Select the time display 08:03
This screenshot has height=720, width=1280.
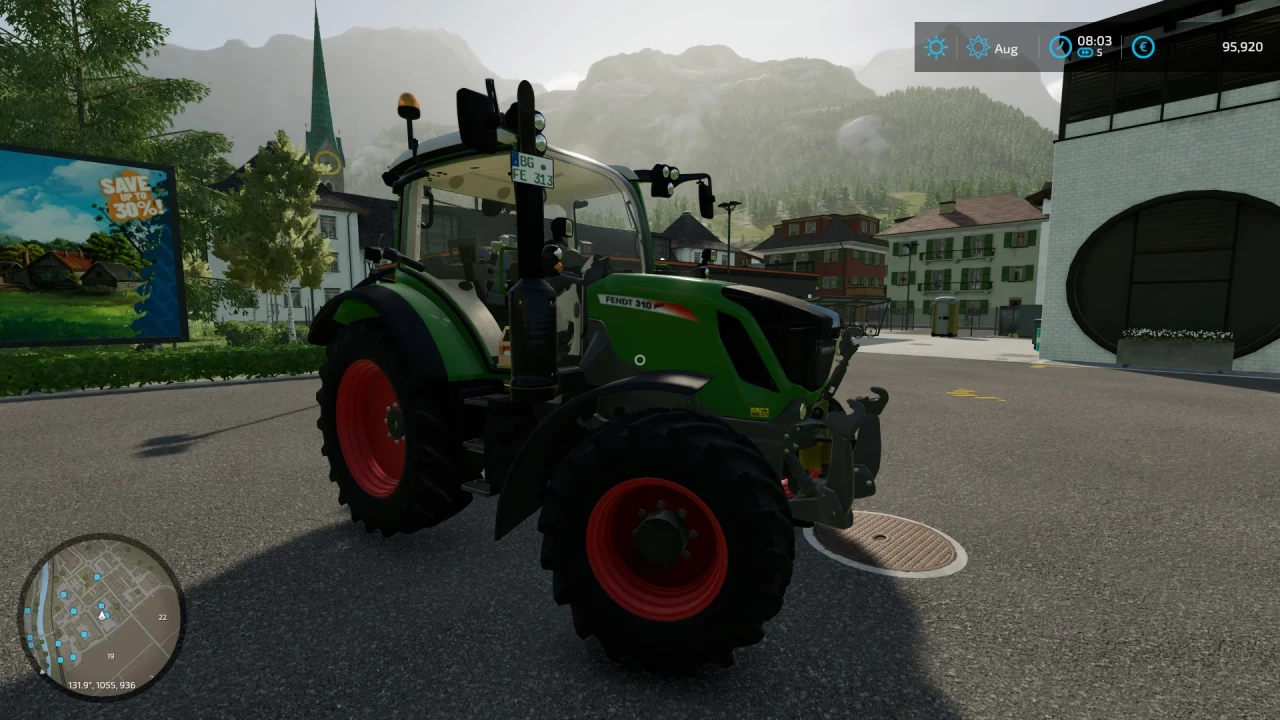click(1093, 42)
